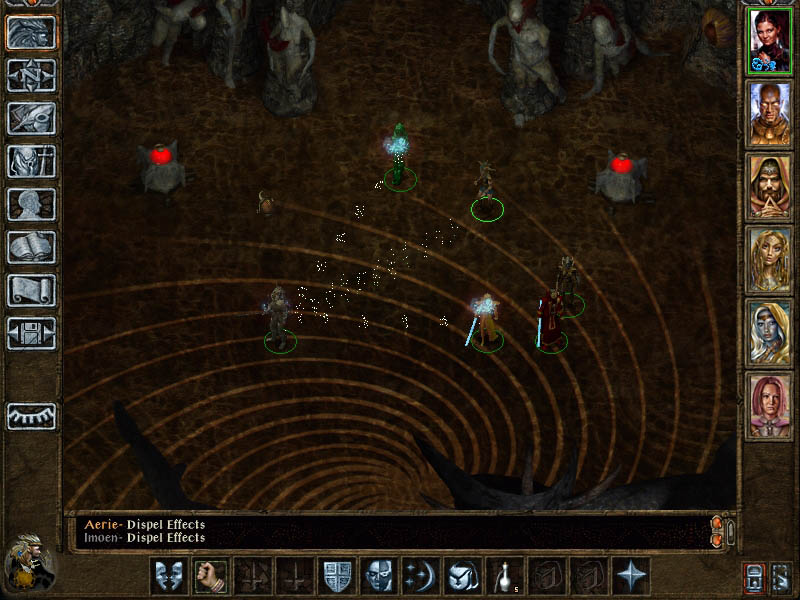Open the inventory screen

[x=31, y=161]
